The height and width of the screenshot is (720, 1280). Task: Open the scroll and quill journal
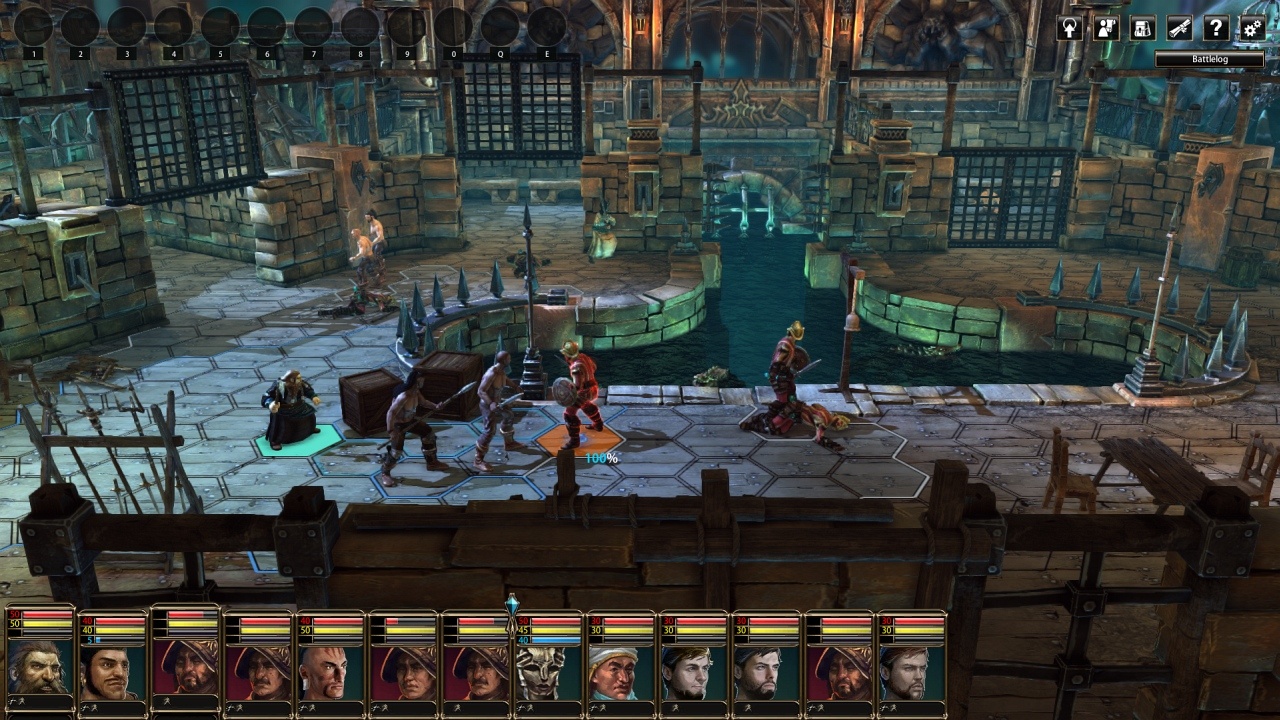click(1179, 28)
